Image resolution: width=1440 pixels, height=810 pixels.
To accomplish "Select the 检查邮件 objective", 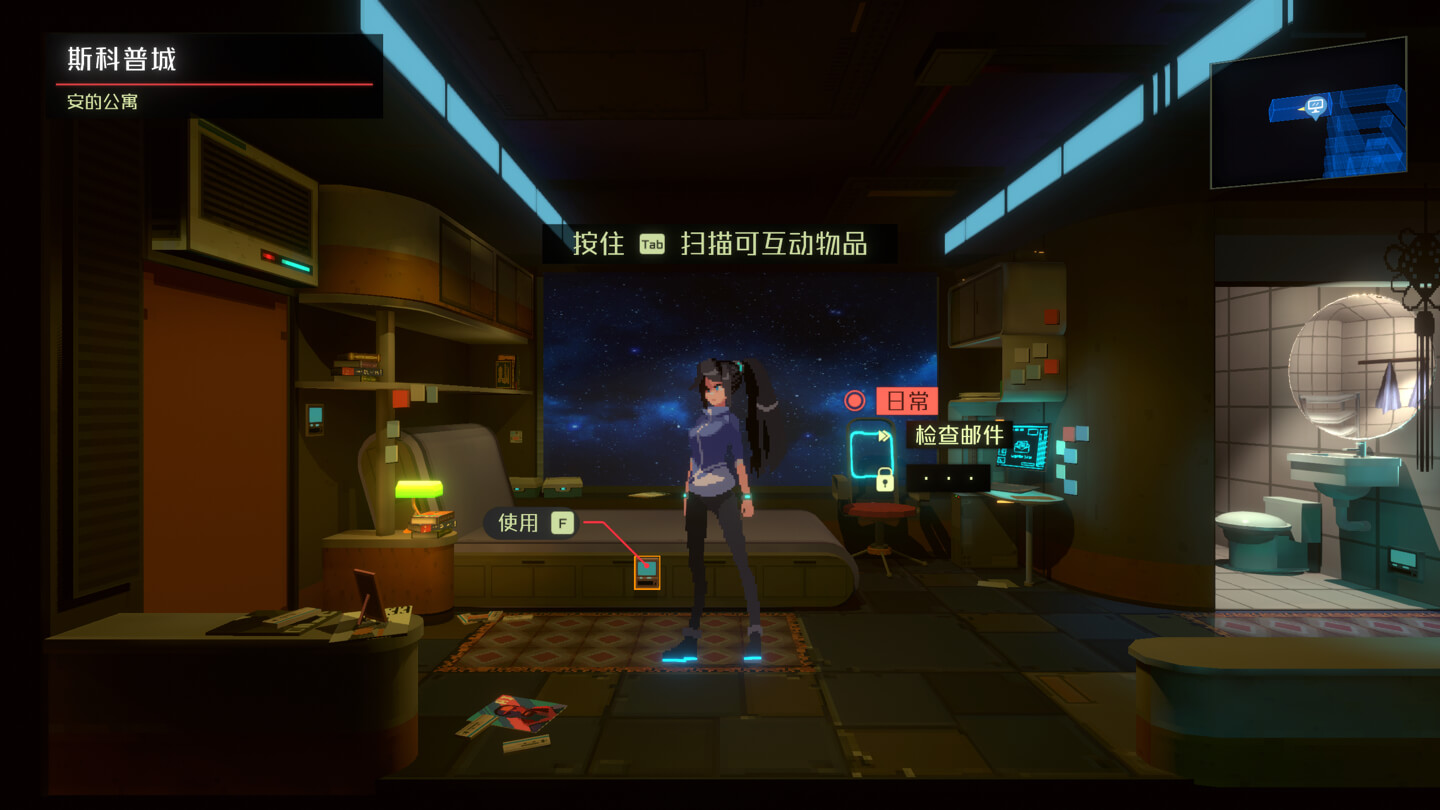I will coord(959,435).
